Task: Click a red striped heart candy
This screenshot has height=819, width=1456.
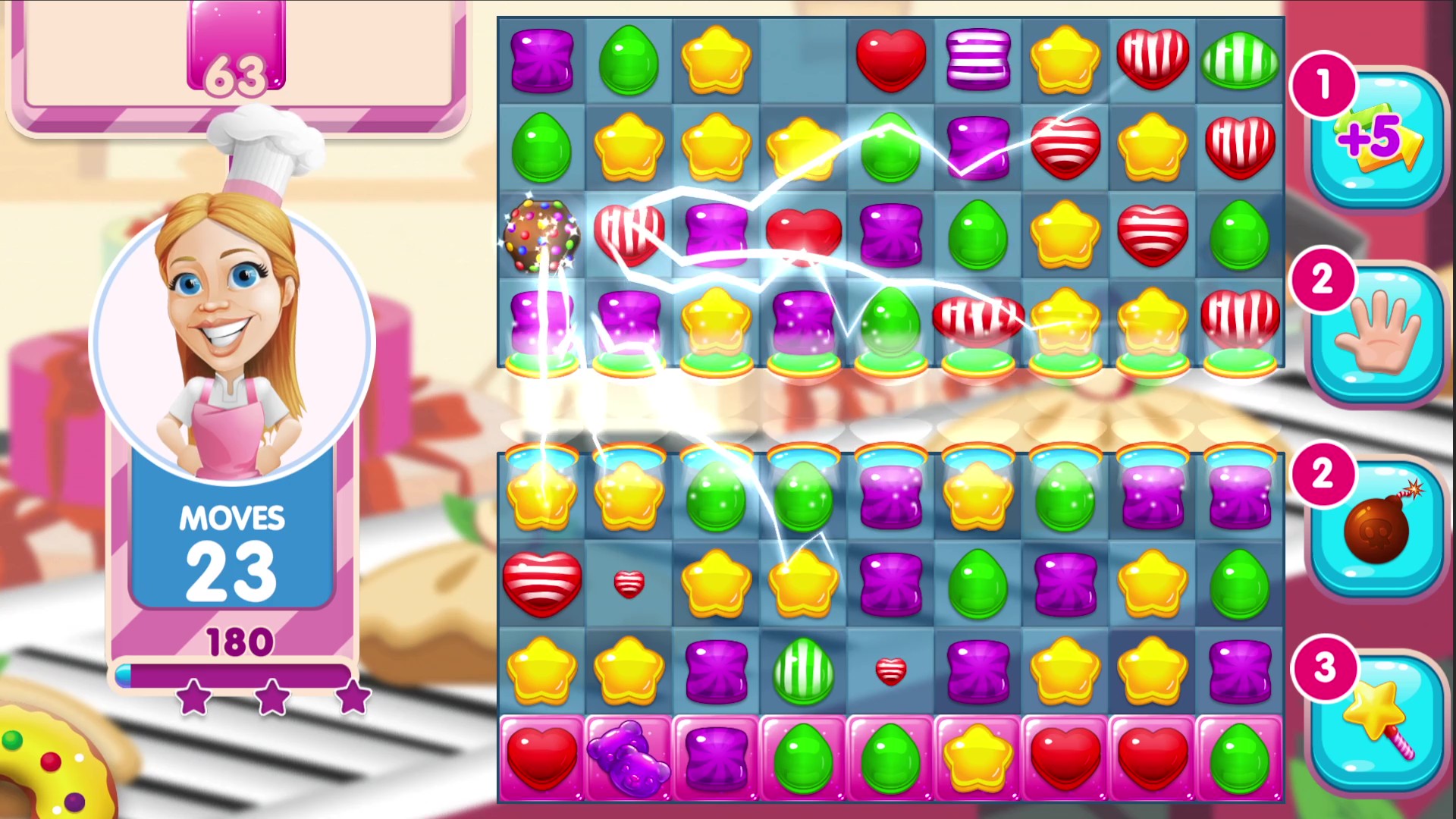Action: tap(1153, 61)
